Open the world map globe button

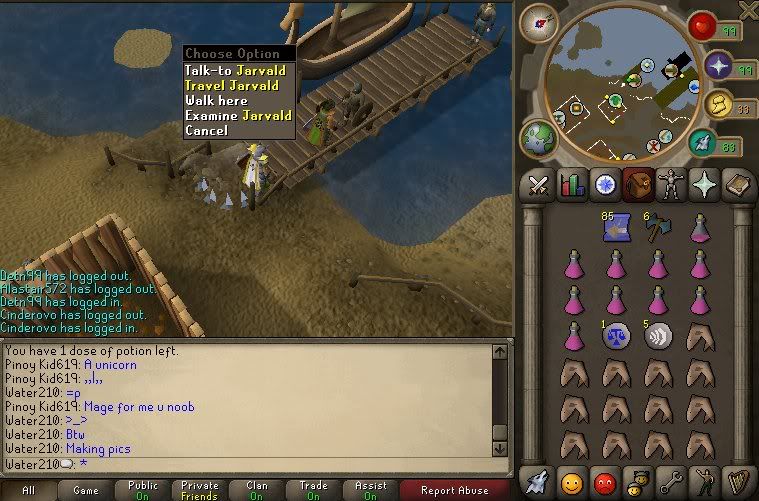[x=537, y=139]
